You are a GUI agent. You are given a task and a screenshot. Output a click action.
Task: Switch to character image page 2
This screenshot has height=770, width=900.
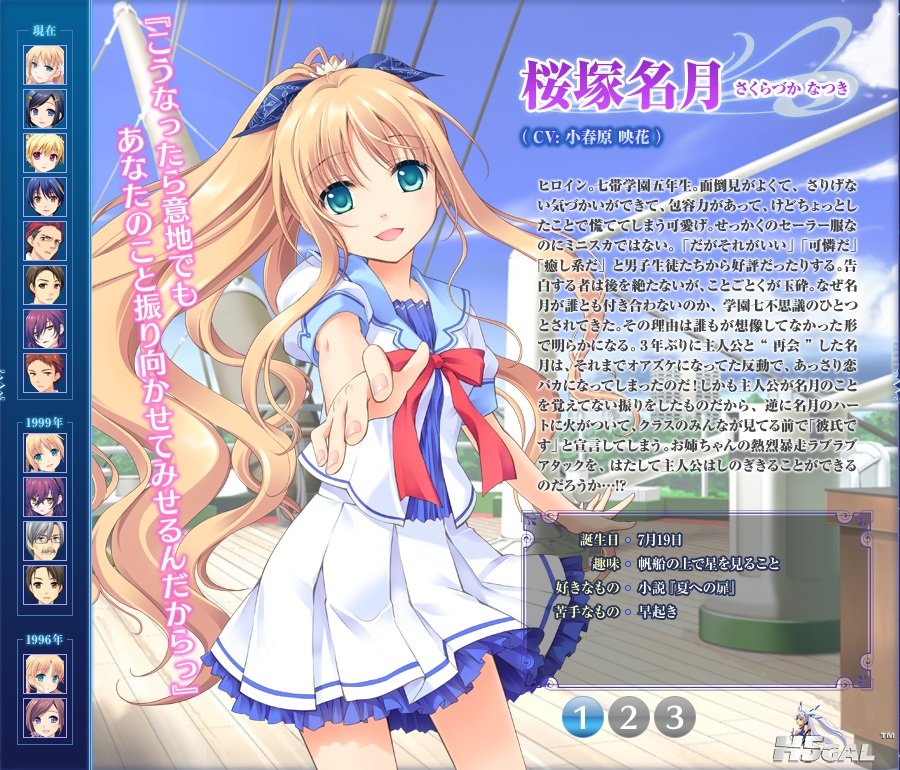629,716
